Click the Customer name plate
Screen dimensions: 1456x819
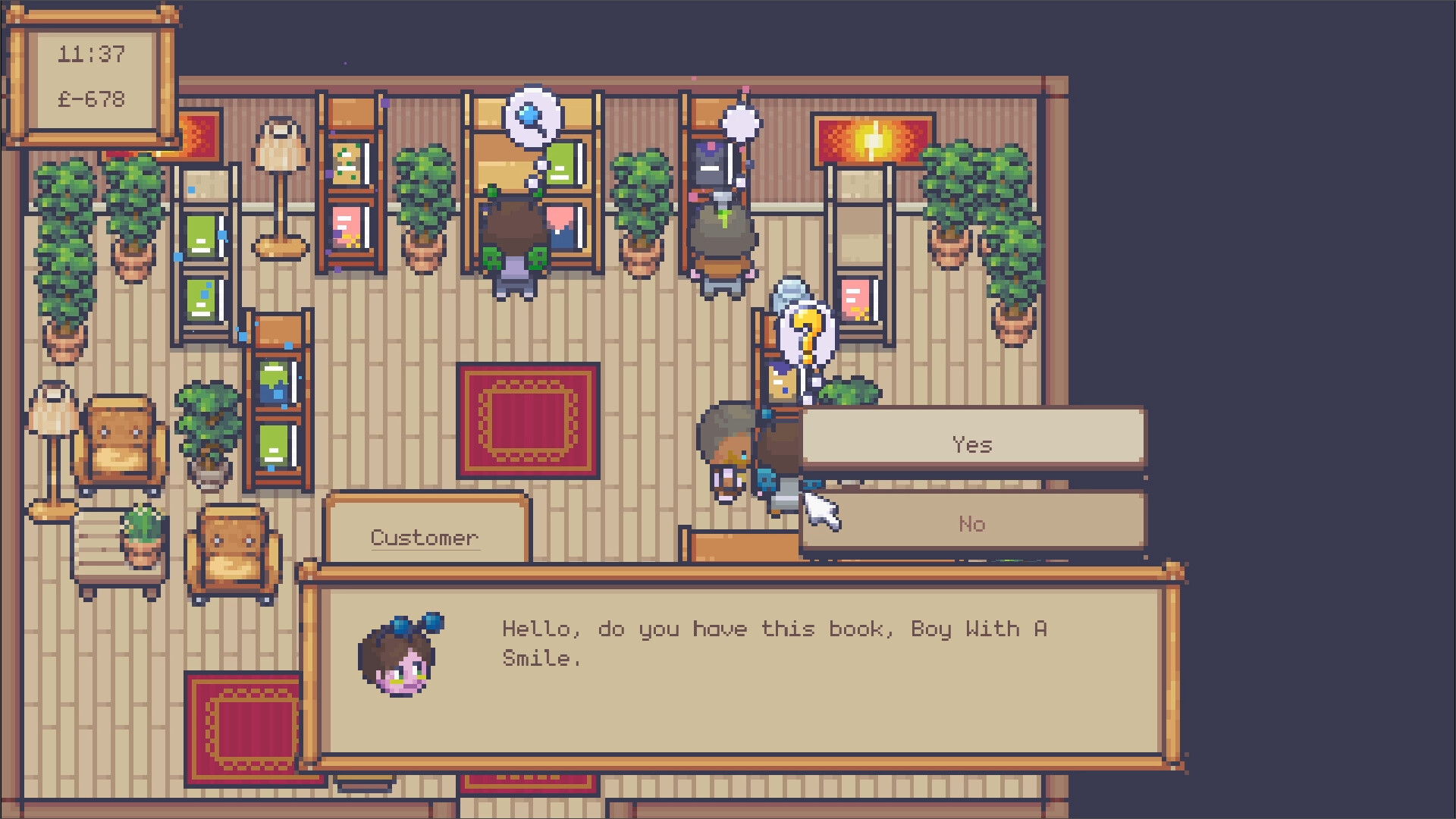(x=425, y=536)
